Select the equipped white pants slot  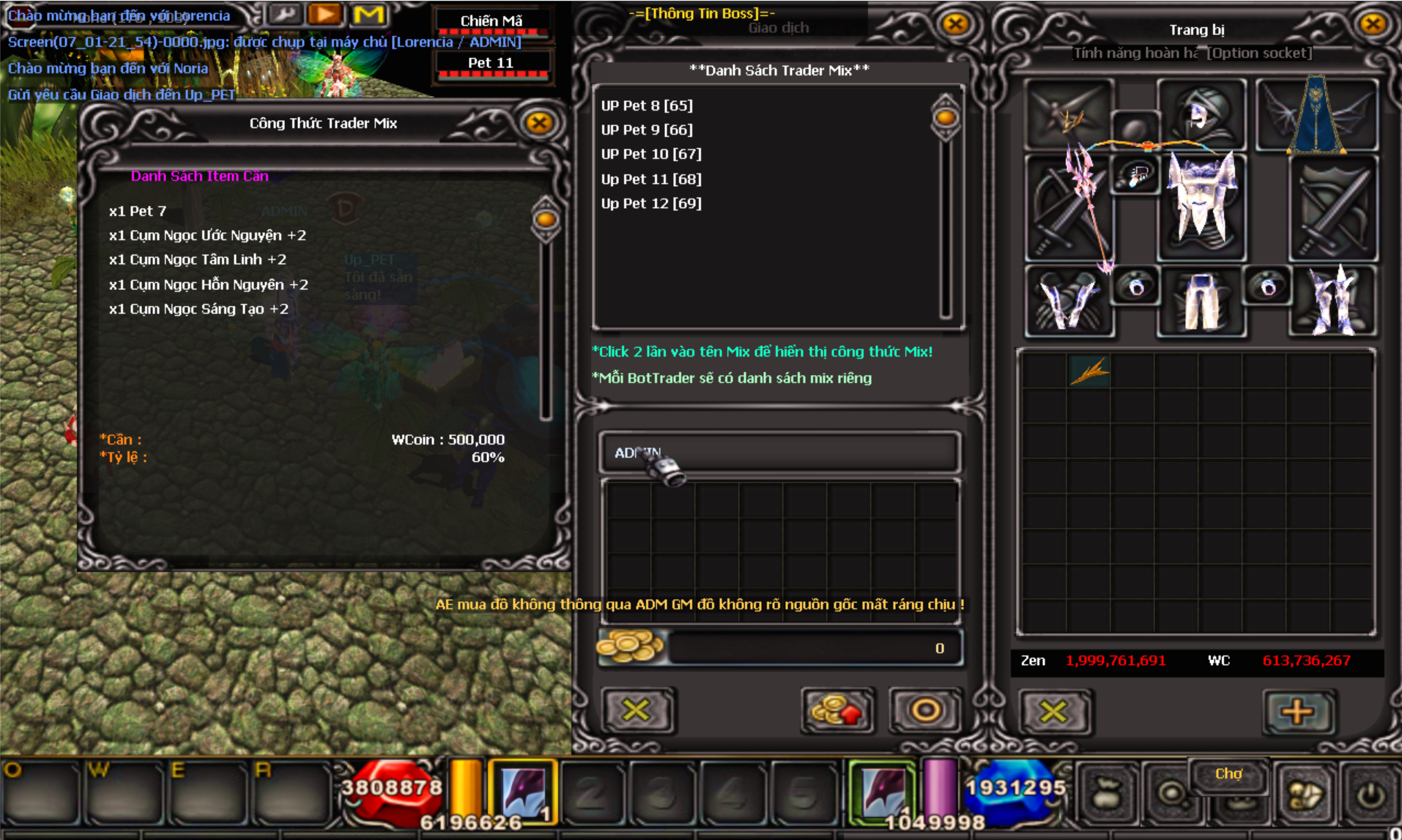1201,301
